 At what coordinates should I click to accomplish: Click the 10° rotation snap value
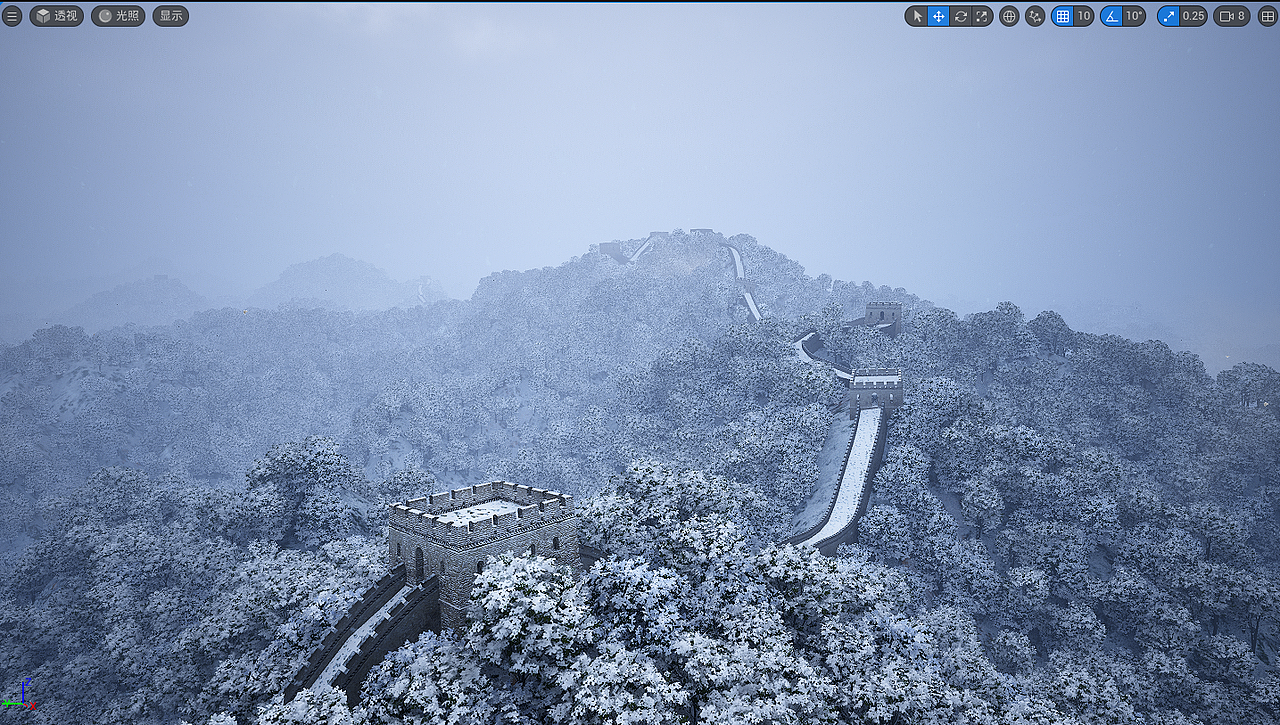(1133, 16)
